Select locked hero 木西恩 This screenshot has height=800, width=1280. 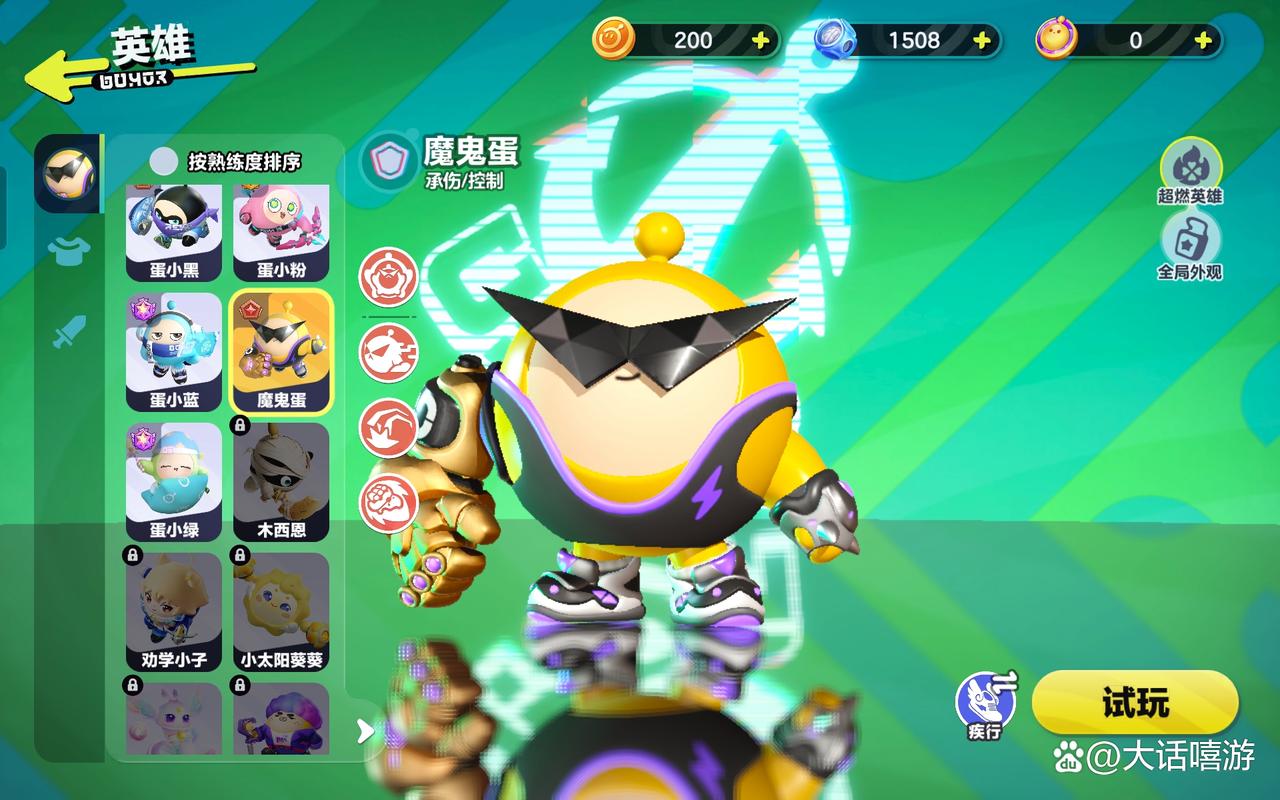[281, 481]
